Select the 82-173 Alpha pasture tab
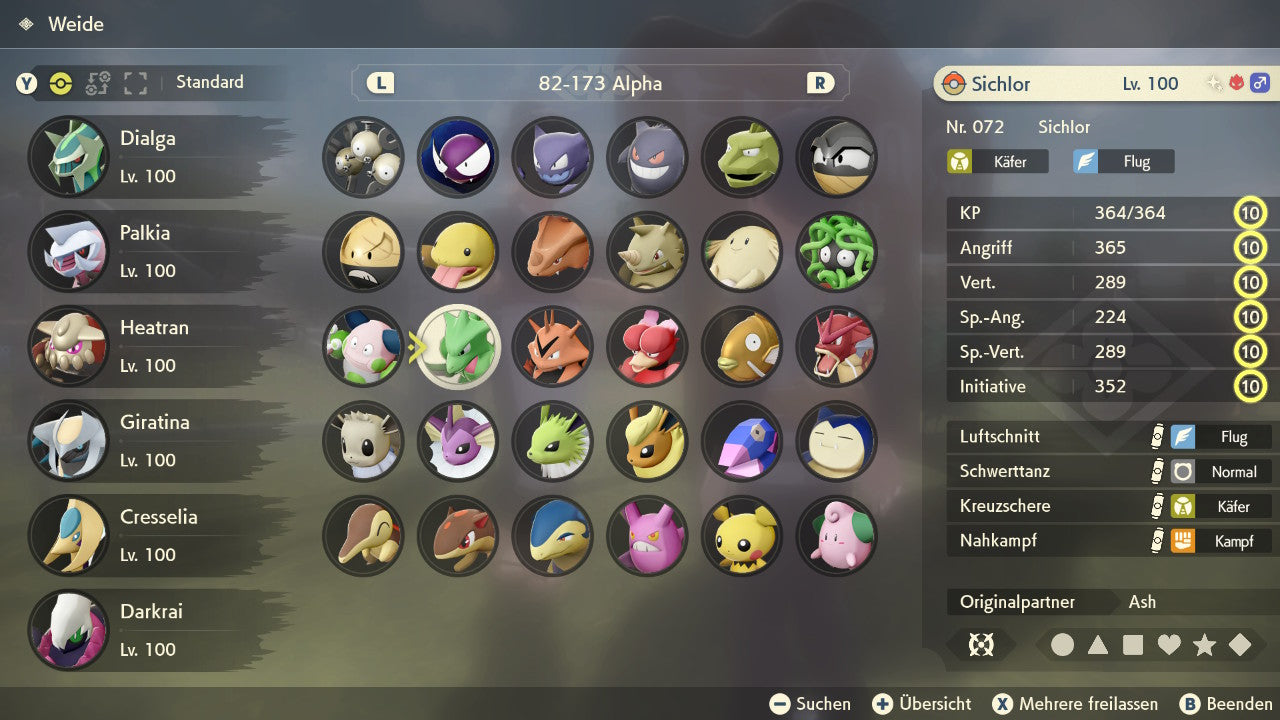This screenshot has width=1280, height=720. (x=600, y=84)
